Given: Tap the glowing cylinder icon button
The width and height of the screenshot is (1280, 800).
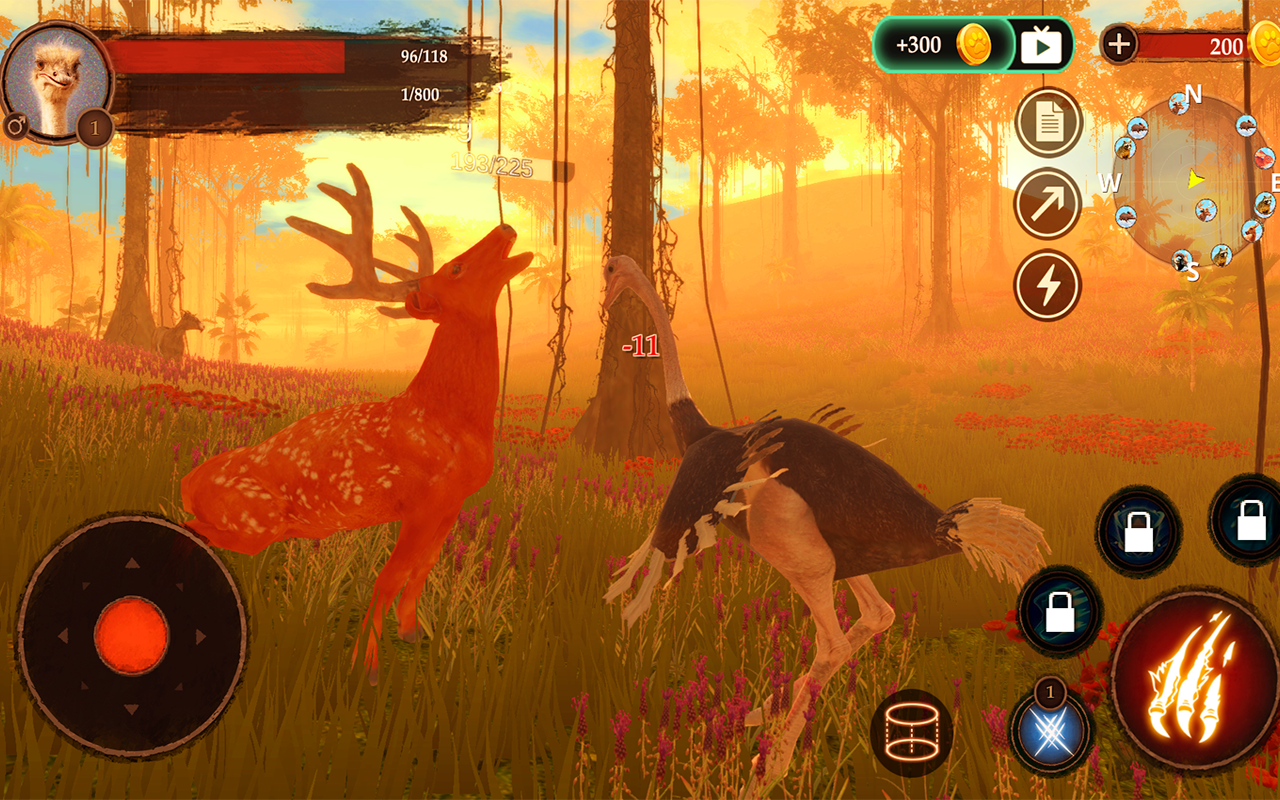Looking at the screenshot, I should (911, 732).
